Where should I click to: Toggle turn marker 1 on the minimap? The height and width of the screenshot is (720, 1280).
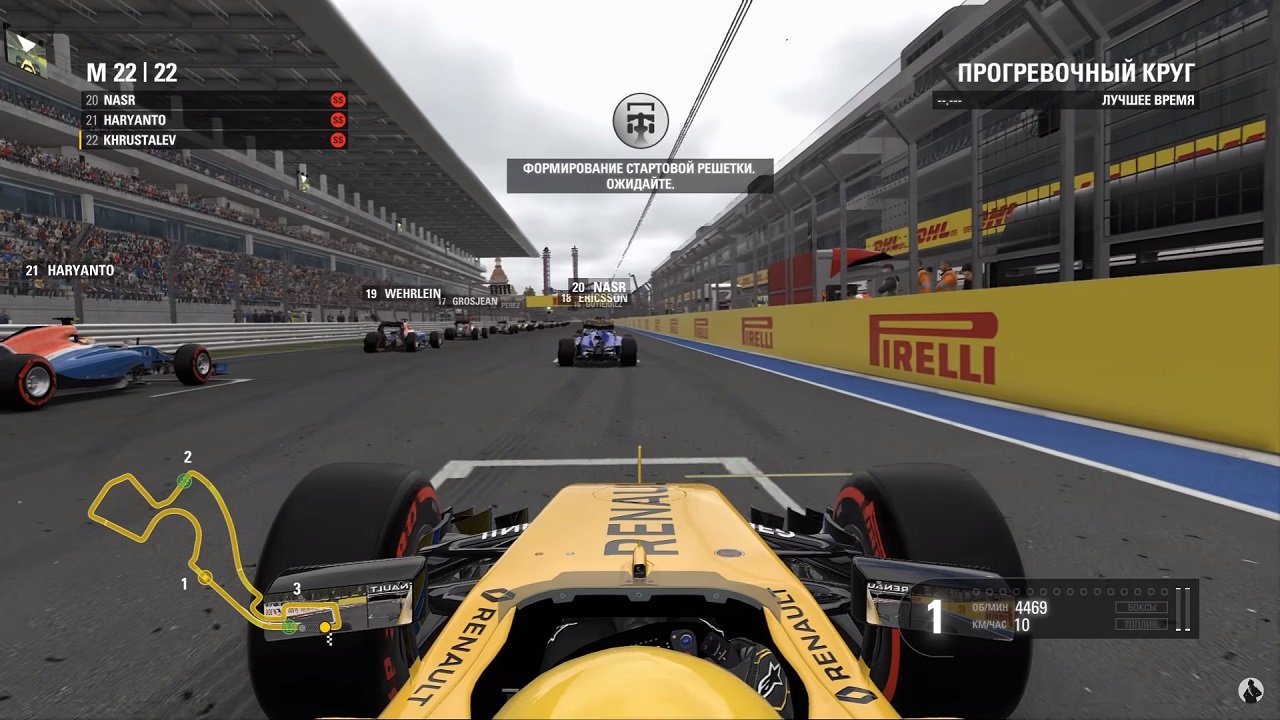(206, 575)
